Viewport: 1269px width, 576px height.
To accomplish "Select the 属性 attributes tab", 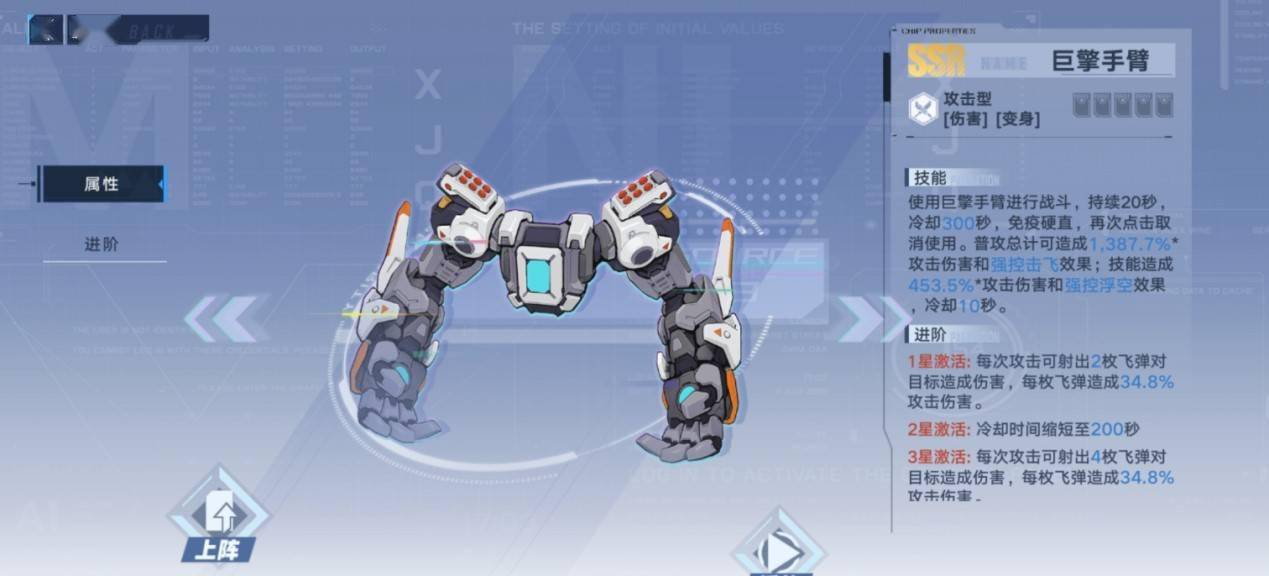I will coord(100,184).
